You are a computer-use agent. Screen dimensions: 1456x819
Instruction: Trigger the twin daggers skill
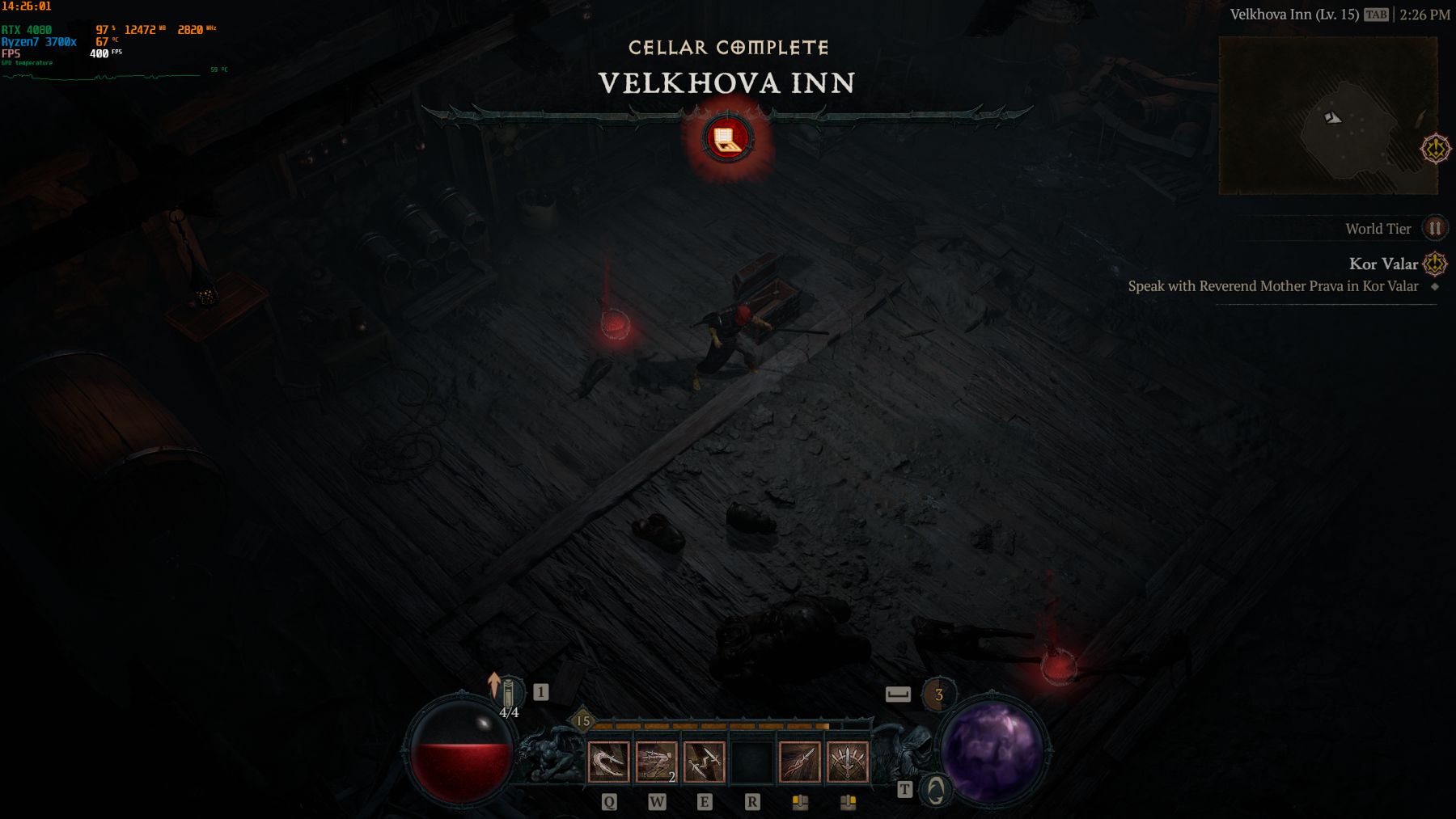coord(704,762)
